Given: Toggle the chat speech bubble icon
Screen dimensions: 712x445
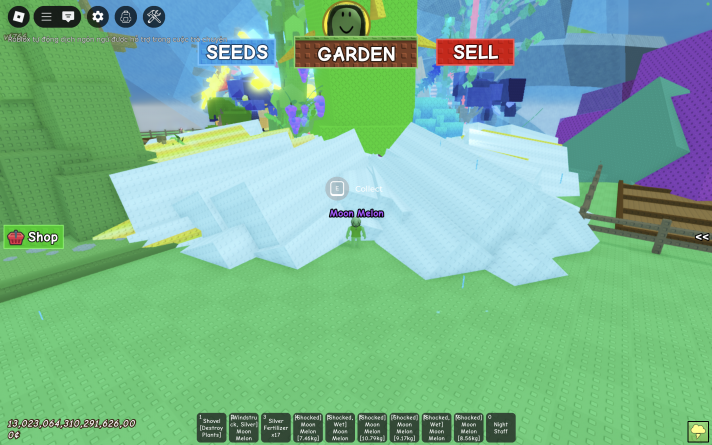Looking at the screenshot, I should pyautogui.click(x=68, y=16).
